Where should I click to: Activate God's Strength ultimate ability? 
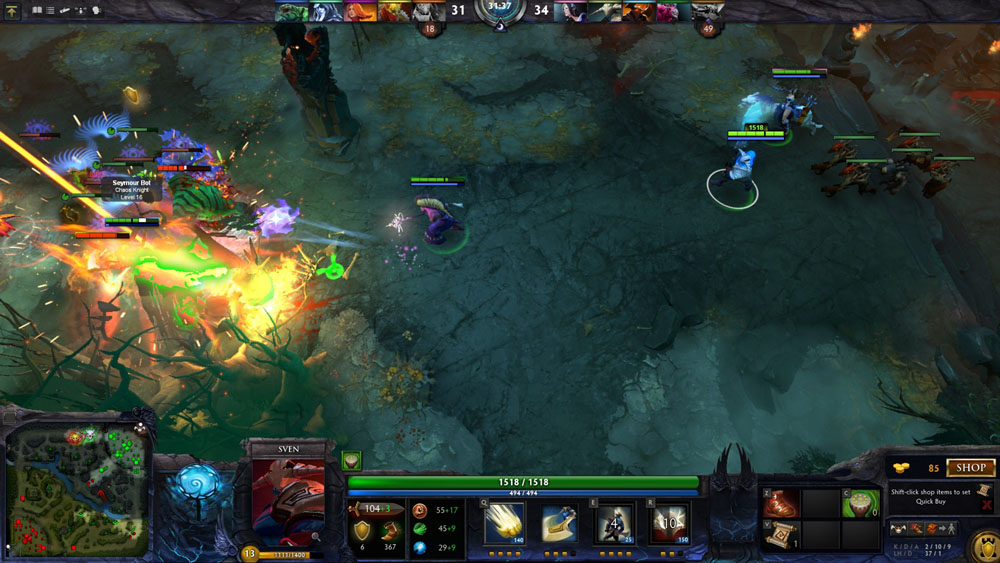pos(669,522)
